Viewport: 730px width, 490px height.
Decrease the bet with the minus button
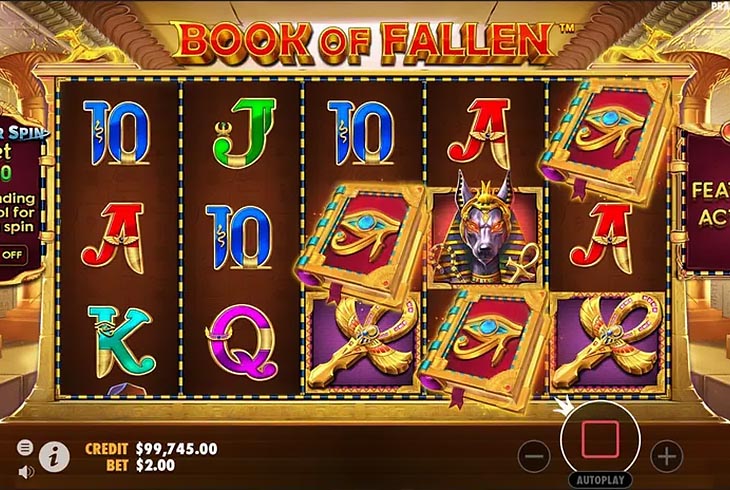(x=534, y=456)
